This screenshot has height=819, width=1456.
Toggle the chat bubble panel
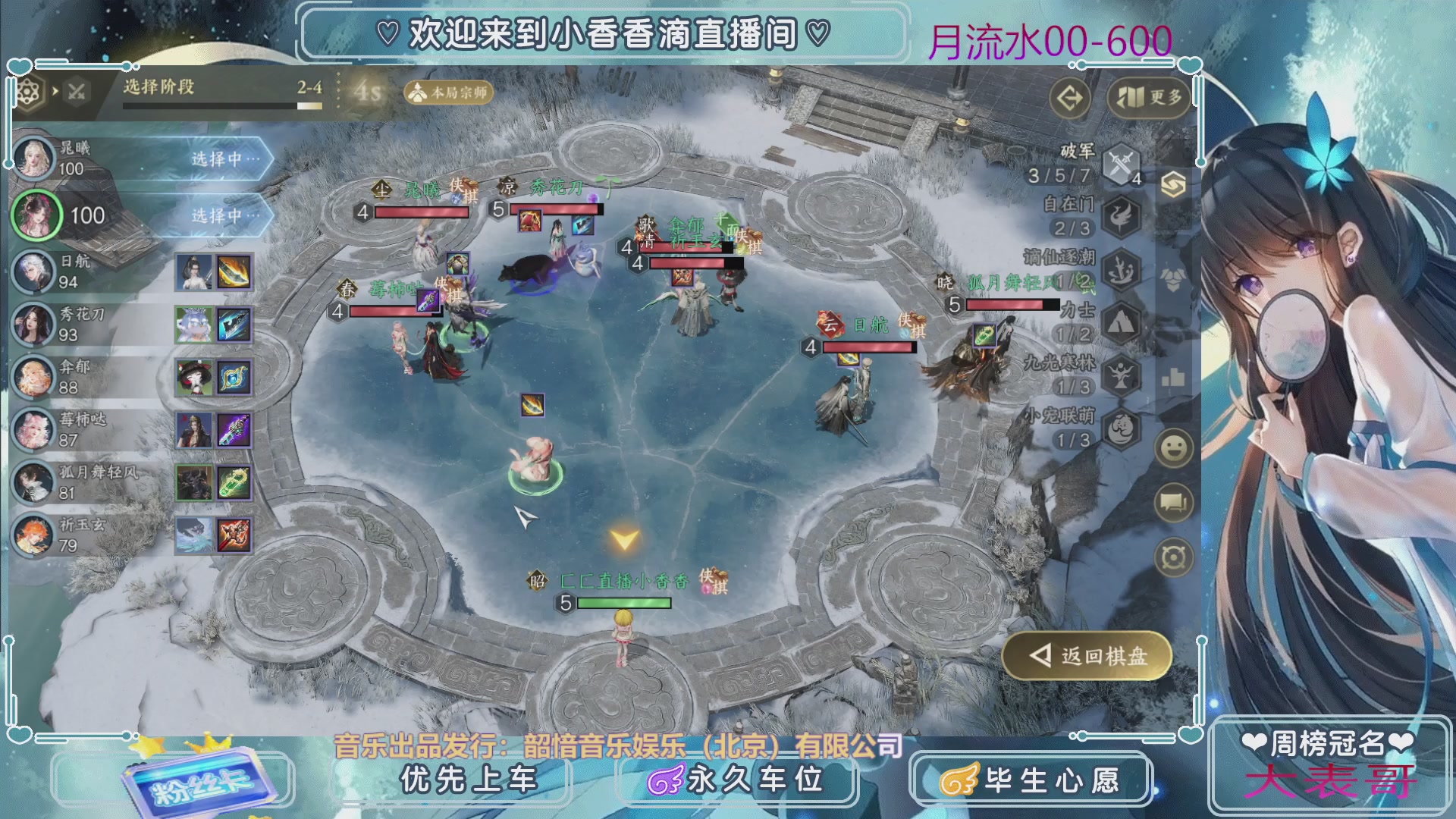(1172, 503)
